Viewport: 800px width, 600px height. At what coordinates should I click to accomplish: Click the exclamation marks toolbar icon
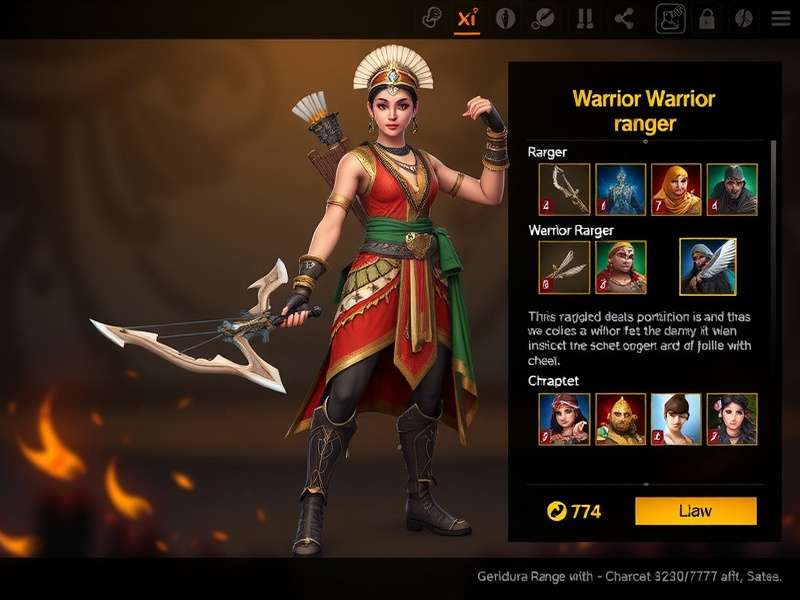[x=584, y=18]
